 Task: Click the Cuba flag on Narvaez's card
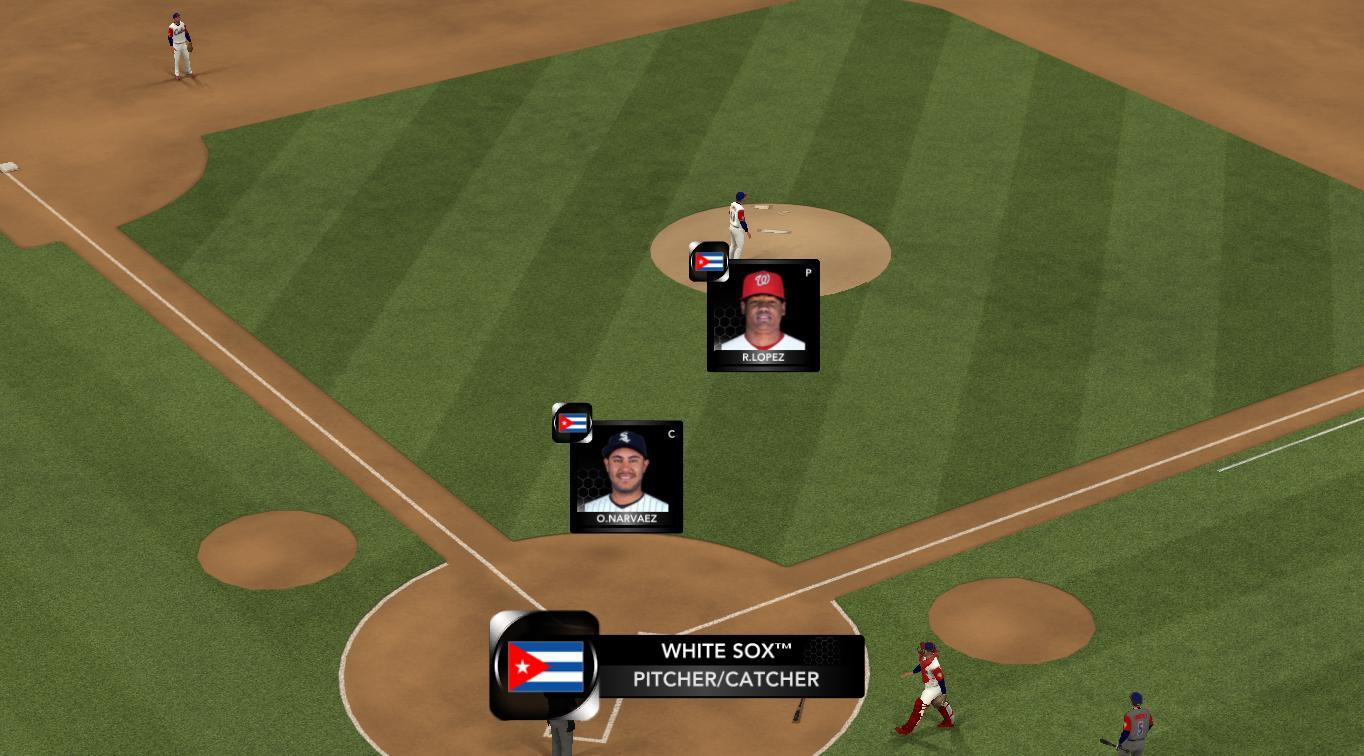click(x=572, y=423)
